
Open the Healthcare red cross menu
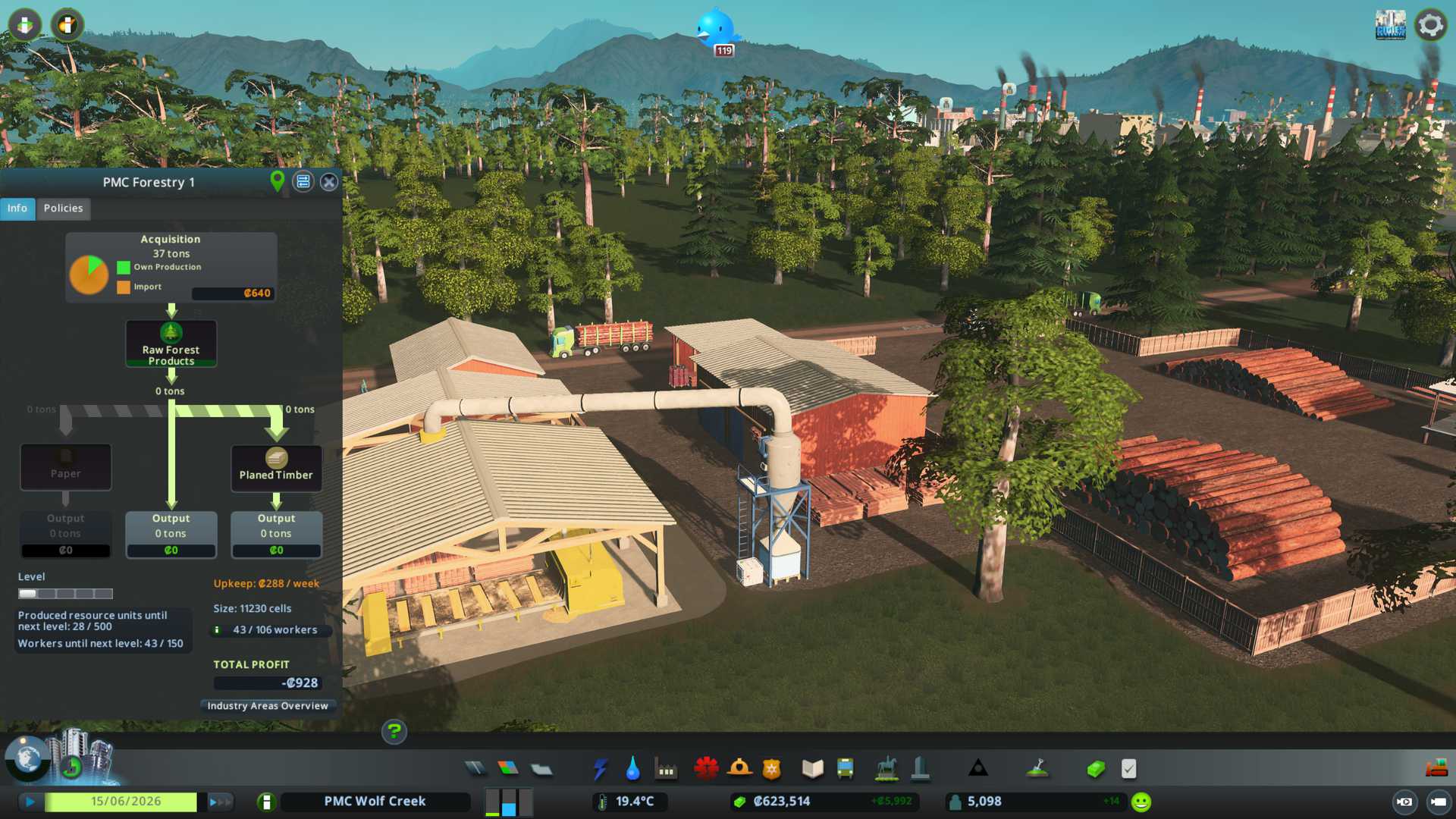click(x=706, y=769)
